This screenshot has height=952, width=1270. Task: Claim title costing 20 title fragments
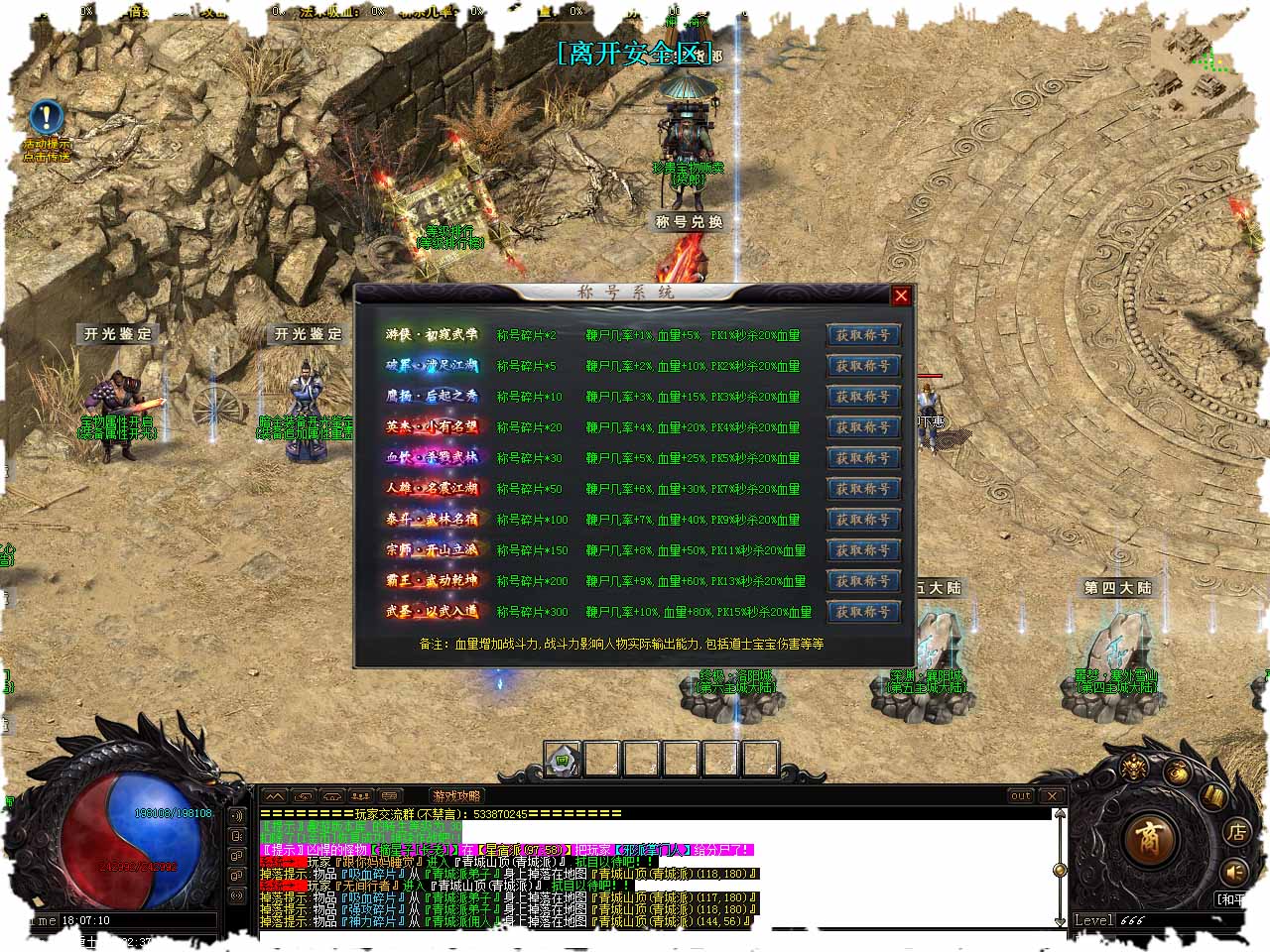coord(862,427)
